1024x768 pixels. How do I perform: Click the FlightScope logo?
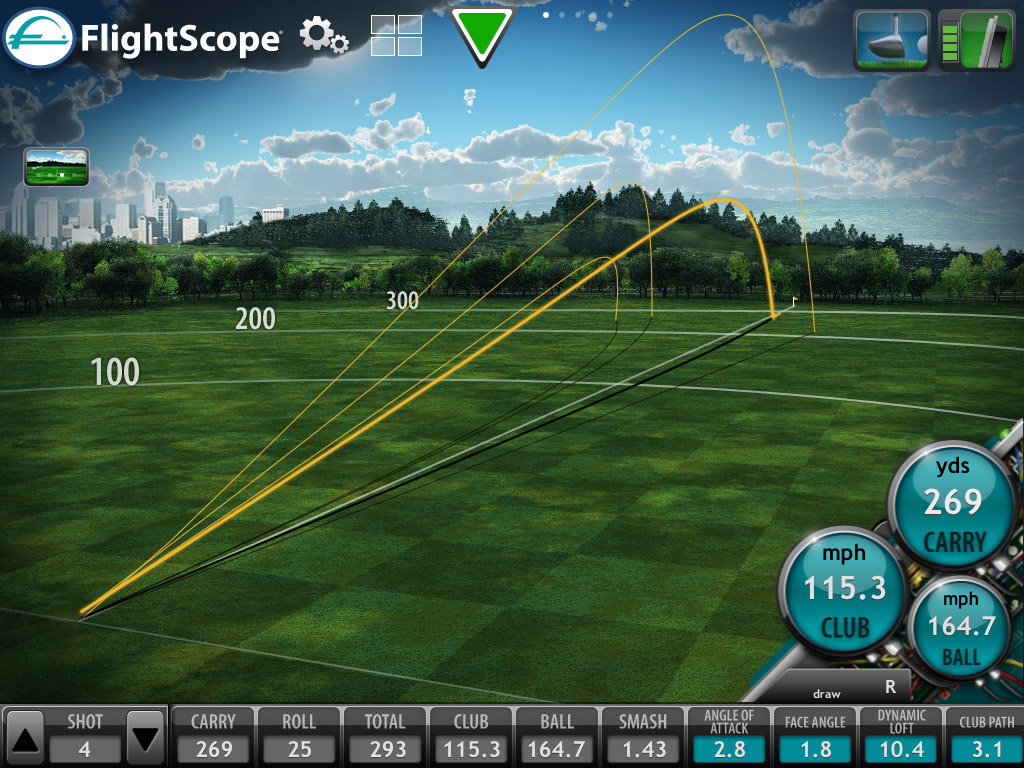coord(142,38)
